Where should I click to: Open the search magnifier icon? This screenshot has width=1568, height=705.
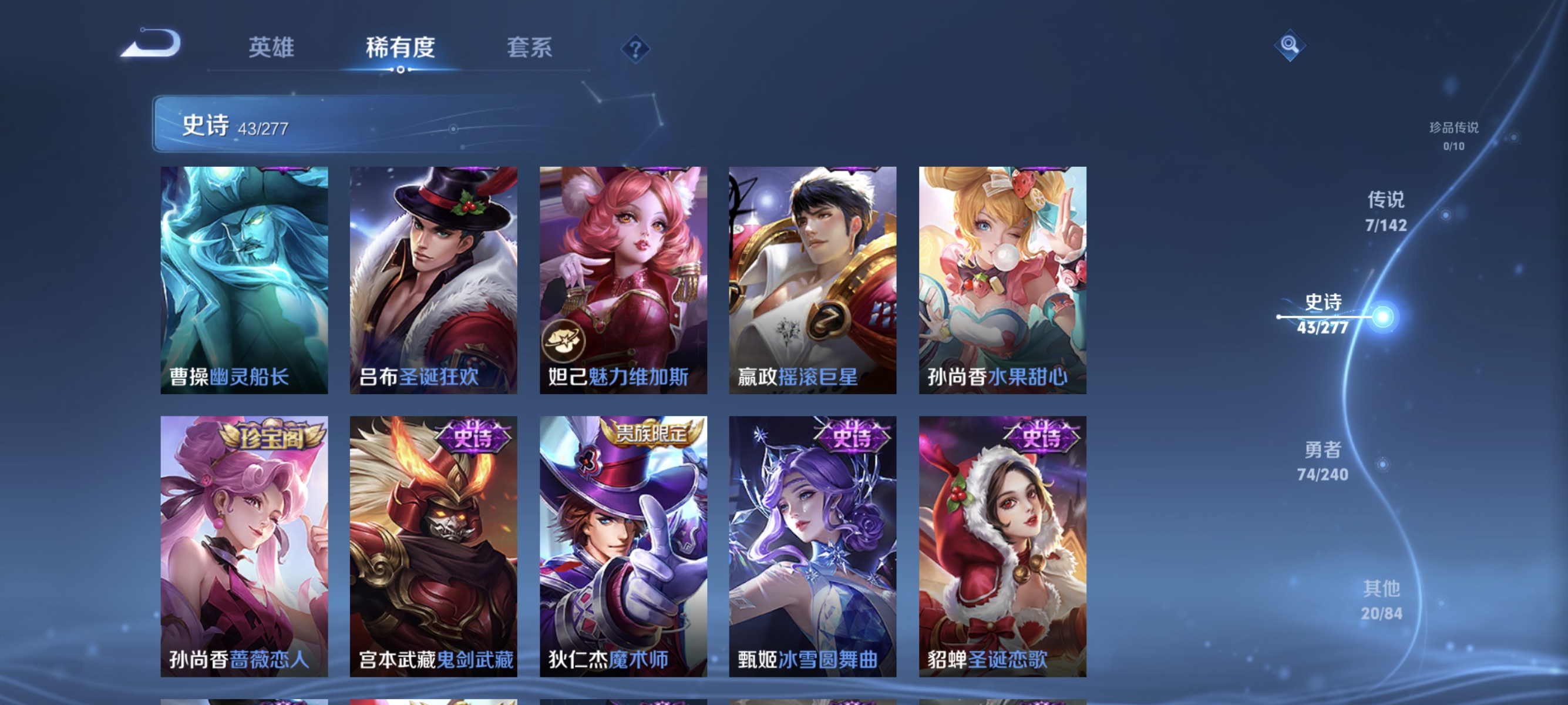coord(1290,46)
